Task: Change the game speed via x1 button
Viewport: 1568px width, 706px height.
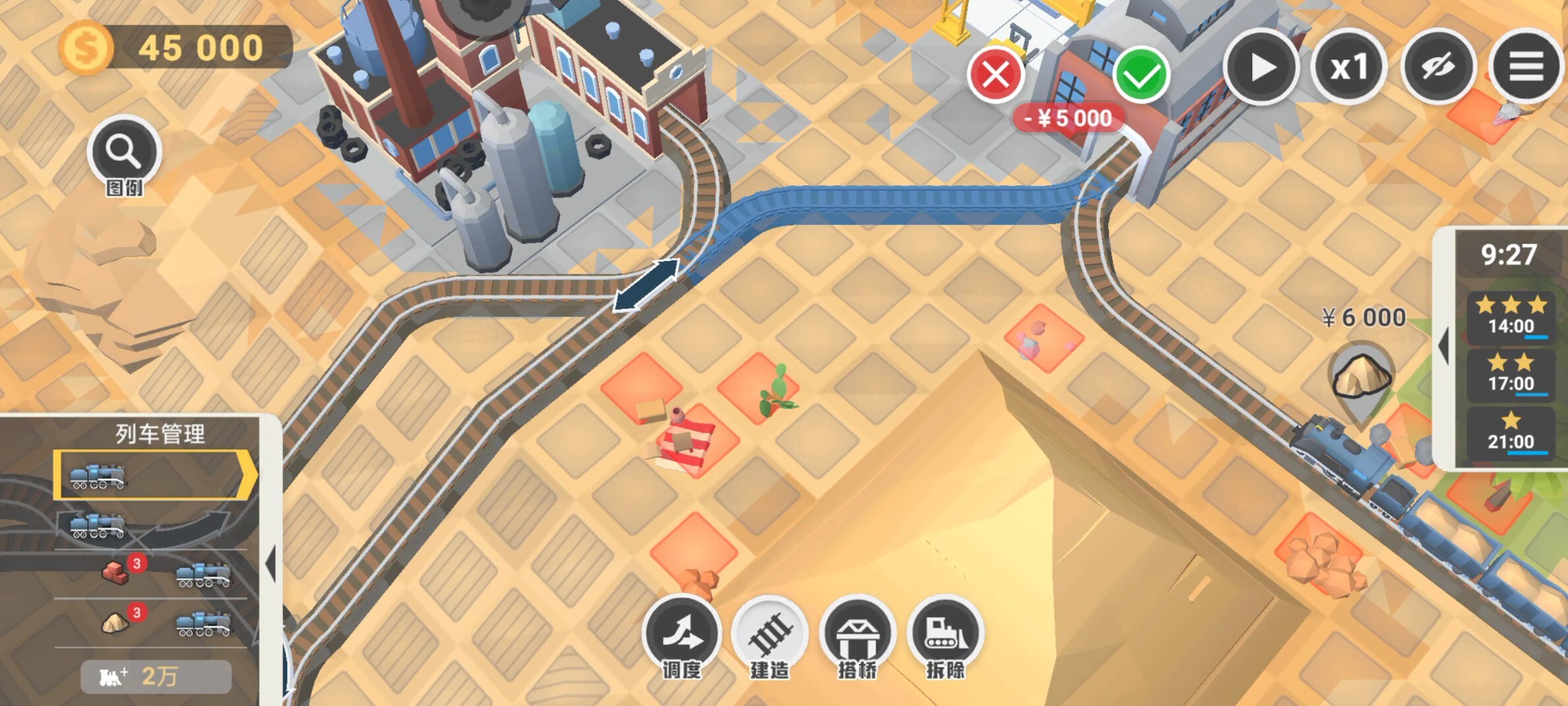Action: [1349, 67]
